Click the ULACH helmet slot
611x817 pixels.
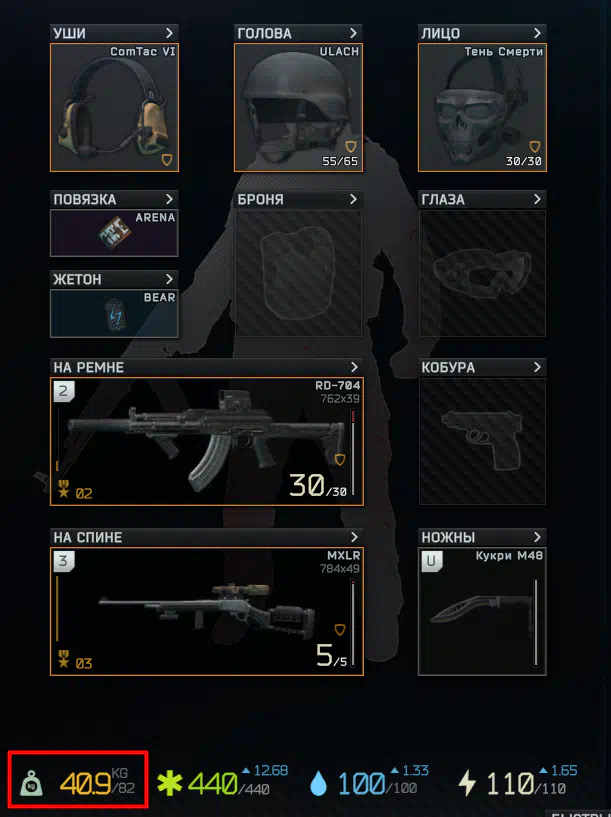[298, 107]
